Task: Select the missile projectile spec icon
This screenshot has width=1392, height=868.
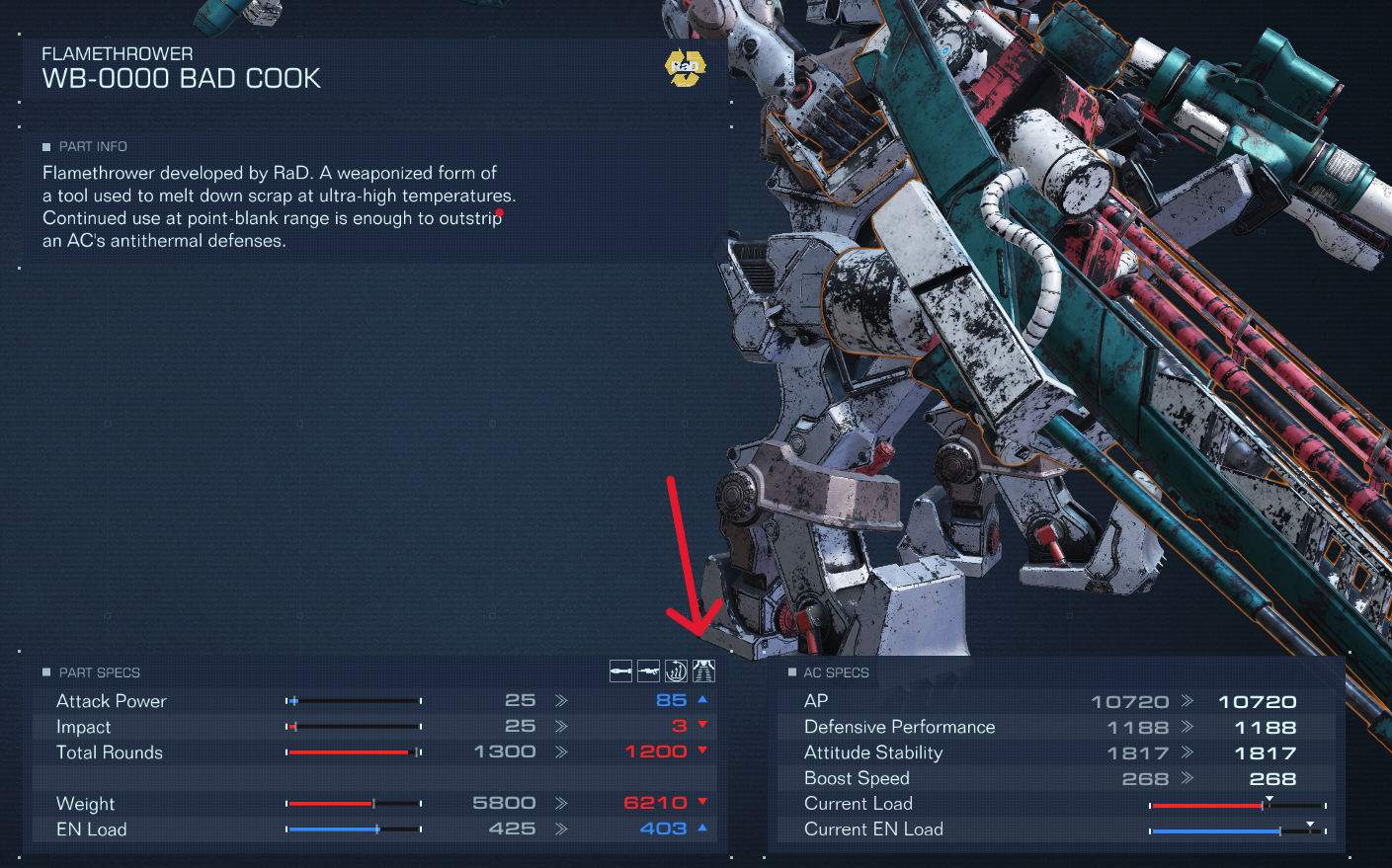Action: coord(620,671)
